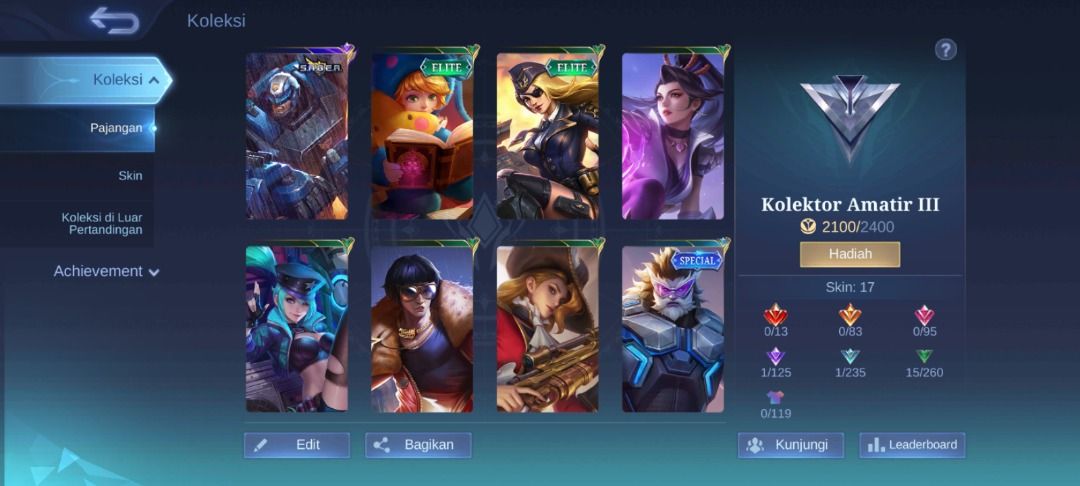1080x486 pixels.
Task: Choose the Elite girl with book card
Action: click(x=422, y=135)
